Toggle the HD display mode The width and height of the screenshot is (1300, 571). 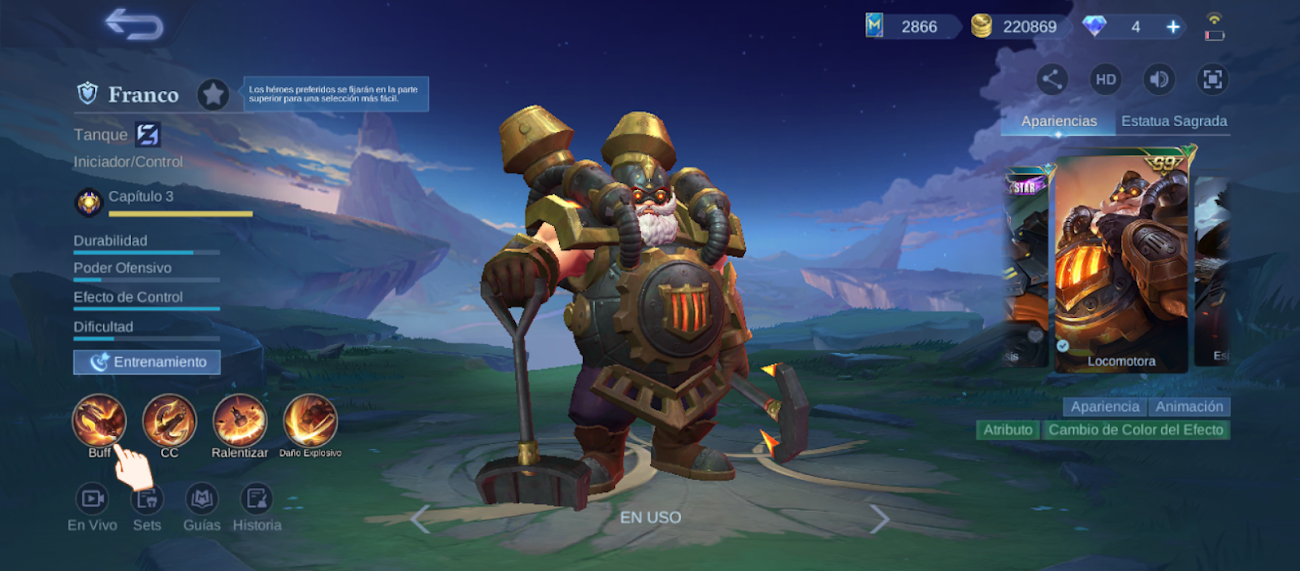tap(1105, 80)
